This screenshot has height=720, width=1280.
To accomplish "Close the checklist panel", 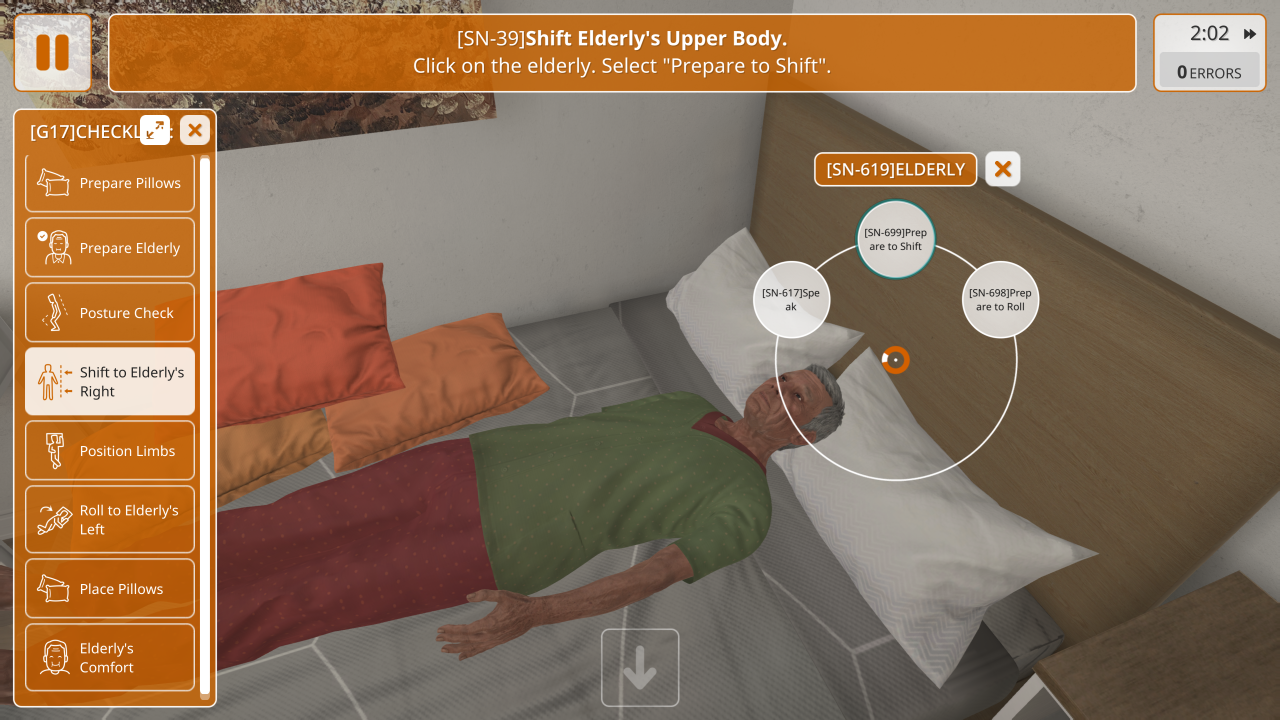I will tap(195, 130).
